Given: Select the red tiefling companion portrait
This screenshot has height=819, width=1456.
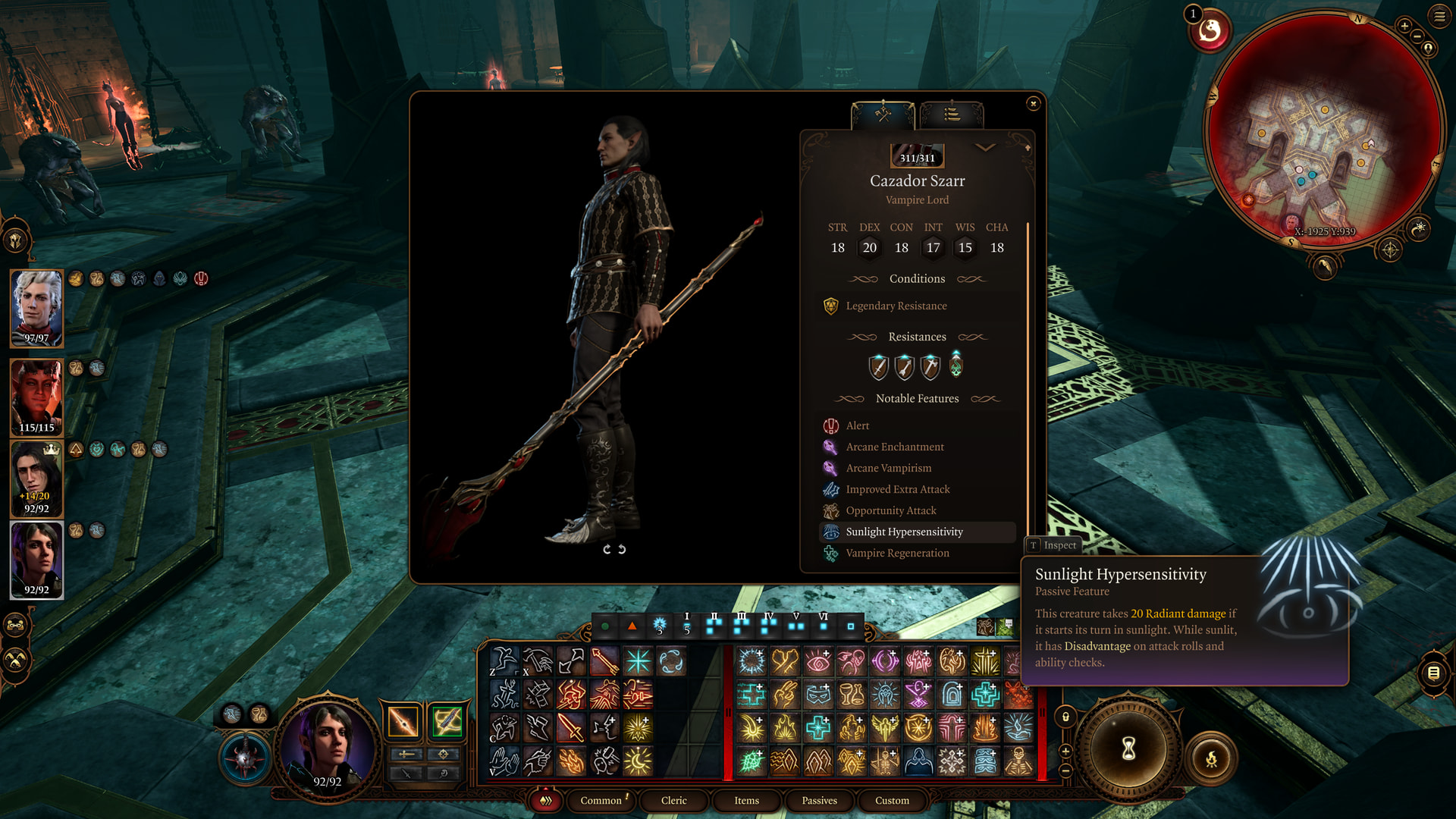Looking at the screenshot, I should click(x=36, y=397).
